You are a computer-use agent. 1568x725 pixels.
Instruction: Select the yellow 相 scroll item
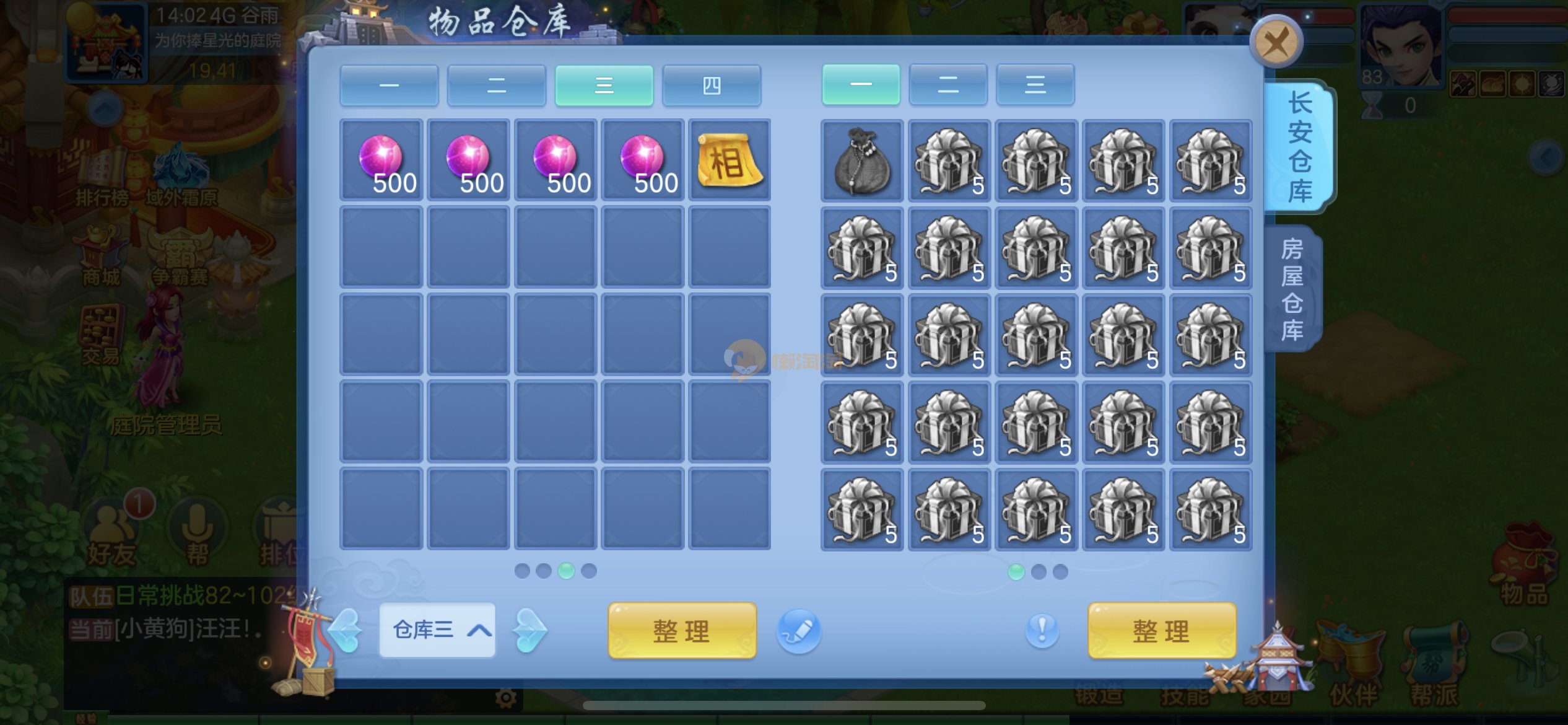click(730, 160)
